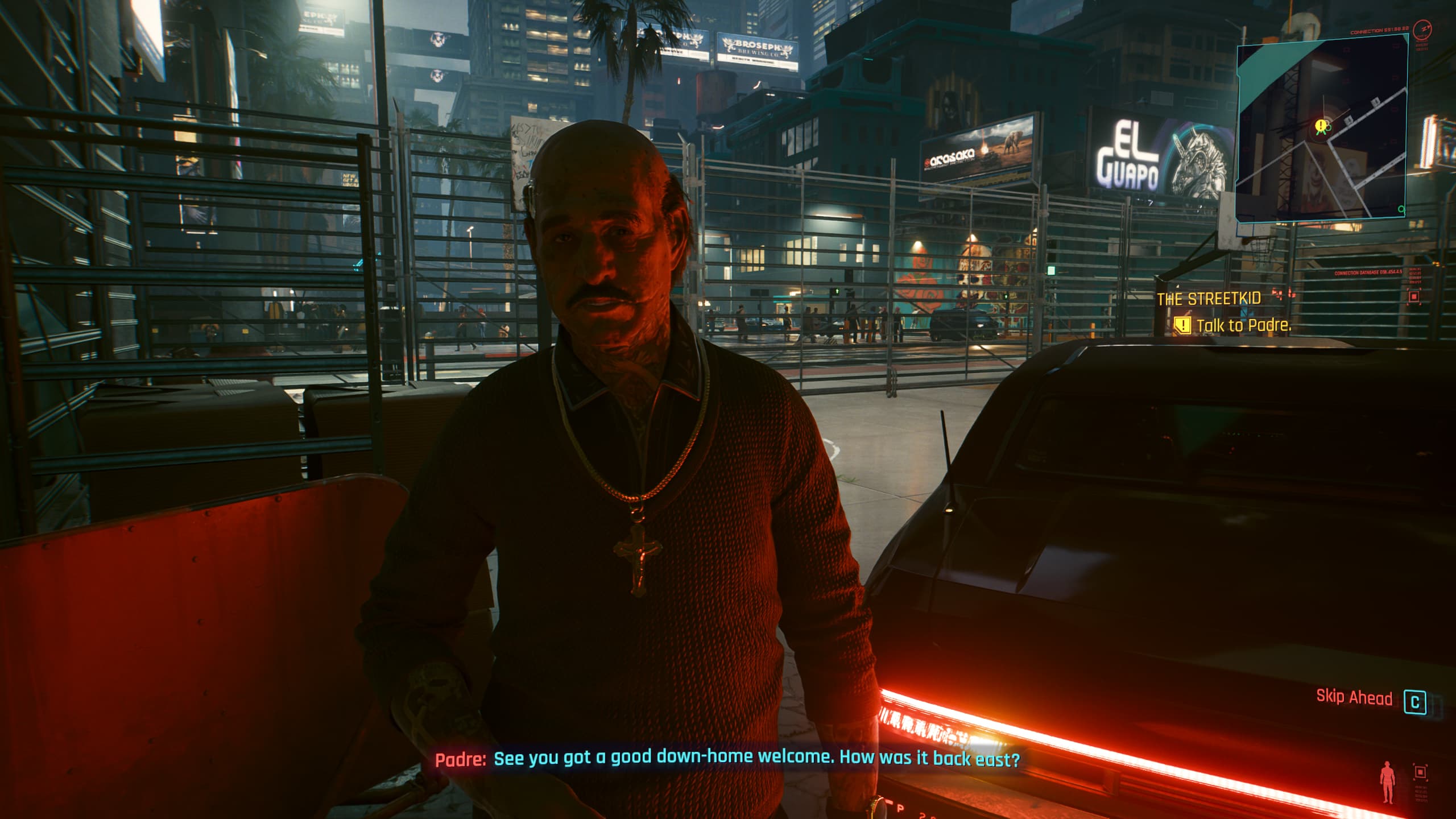Click the red body silhouette status icon

coord(1388,784)
